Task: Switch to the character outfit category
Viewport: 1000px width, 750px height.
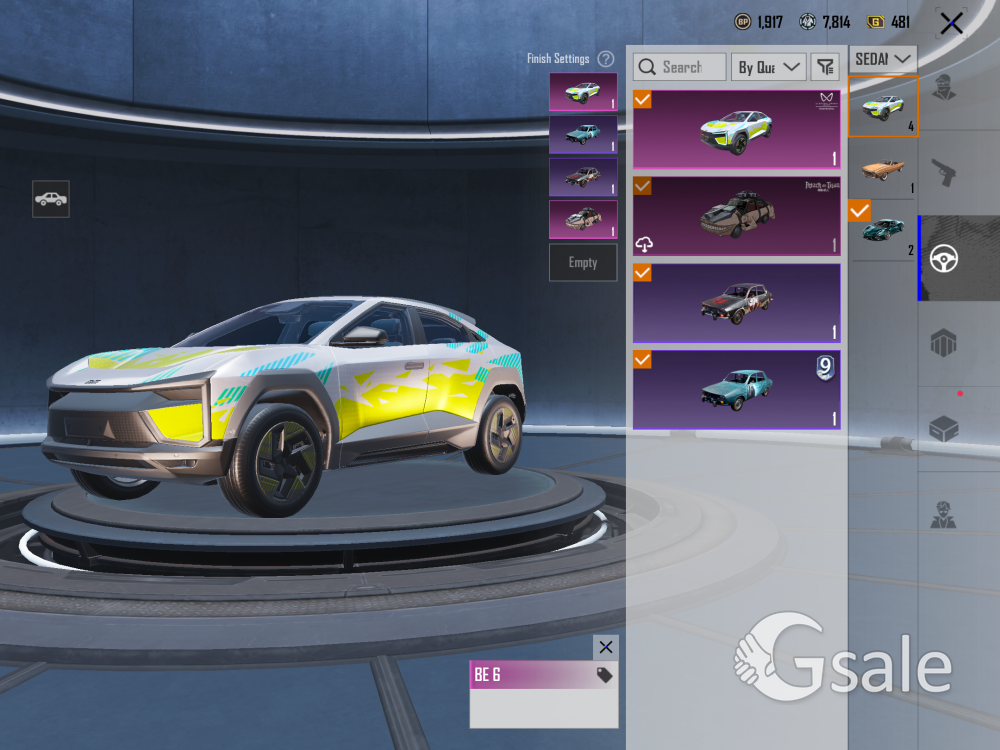Action: [x=944, y=87]
